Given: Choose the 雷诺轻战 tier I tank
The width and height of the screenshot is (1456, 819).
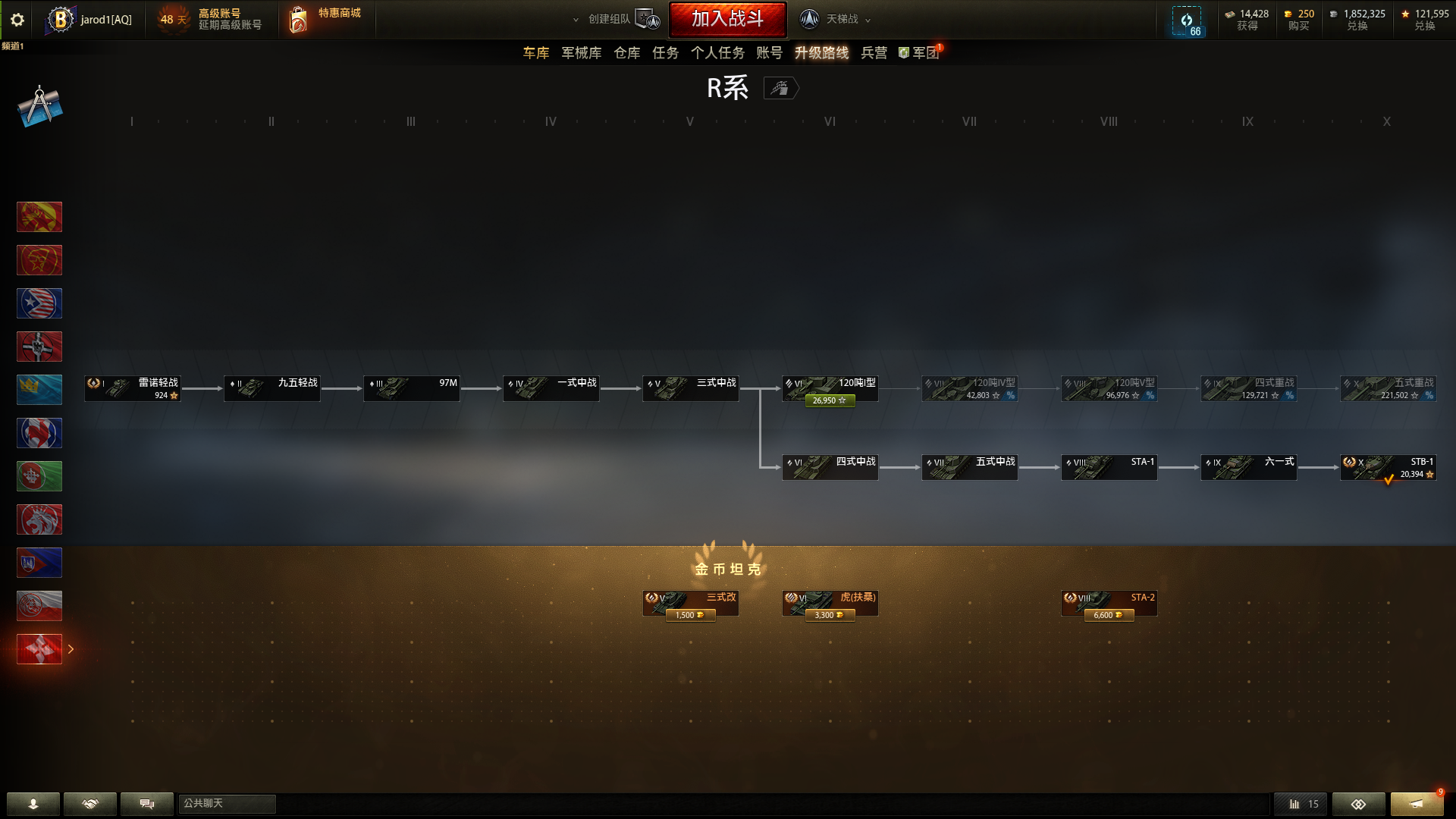Looking at the screenshot, I should coord(133,389).
